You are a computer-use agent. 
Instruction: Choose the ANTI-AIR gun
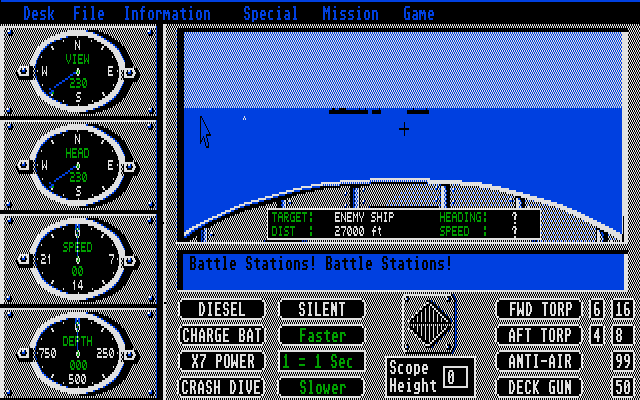[540, 361]
